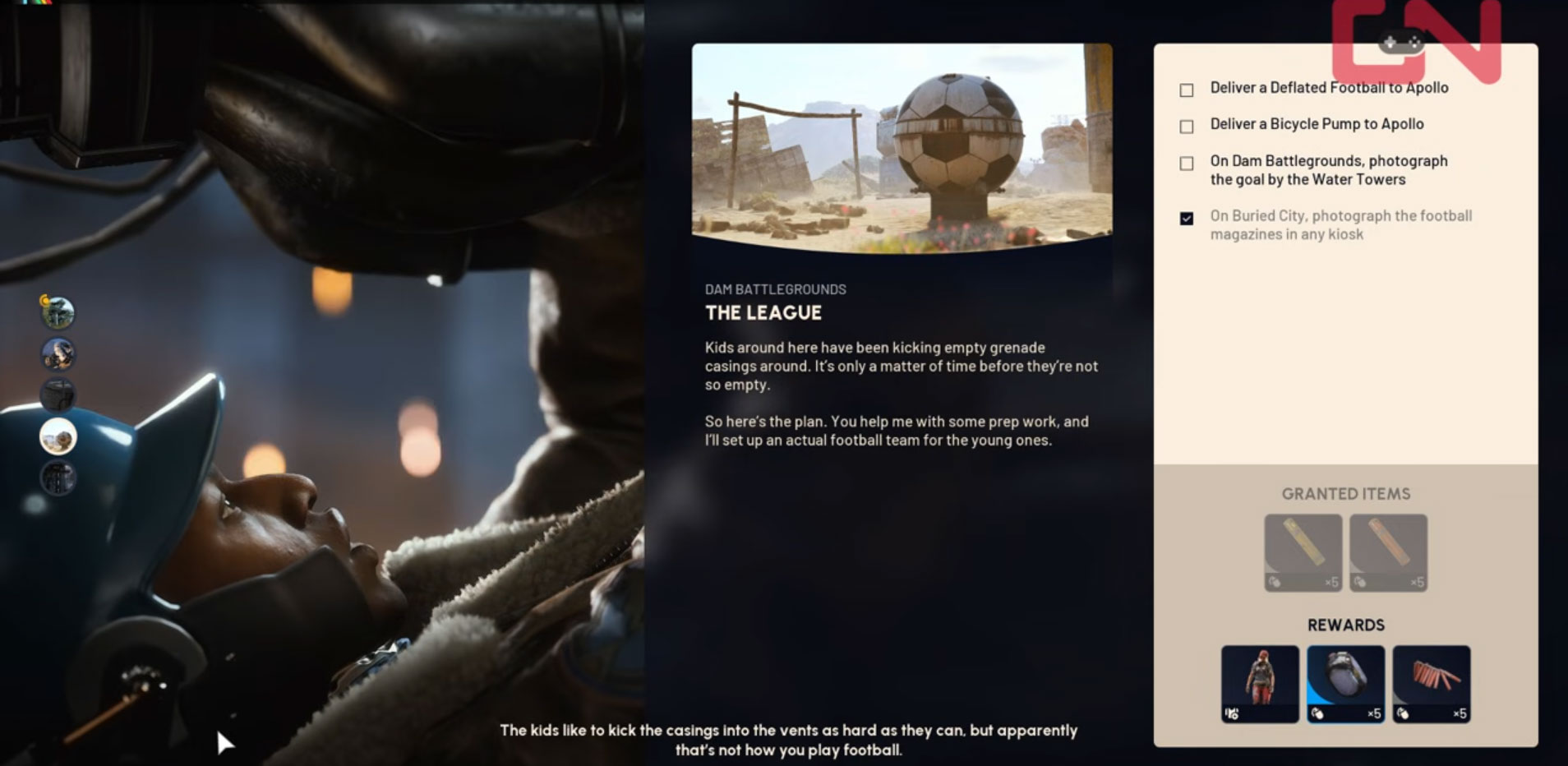Uncheck the completed Buried City kiosk objective
The height and width of the screenshot is (766, 1568).
[1187, 218]
